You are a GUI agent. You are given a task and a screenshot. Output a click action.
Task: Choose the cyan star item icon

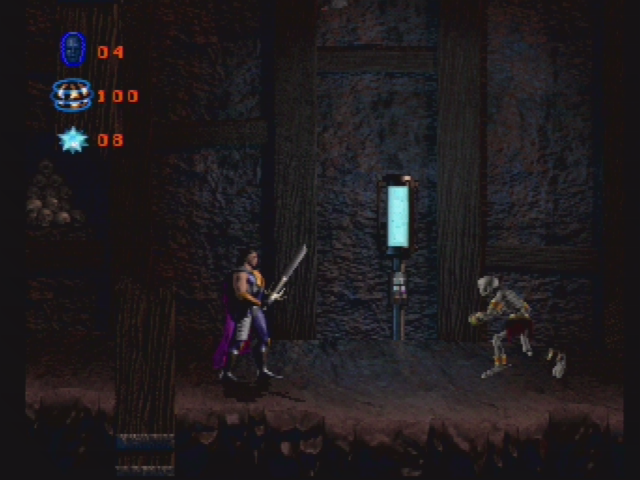[x=72, y=140]
